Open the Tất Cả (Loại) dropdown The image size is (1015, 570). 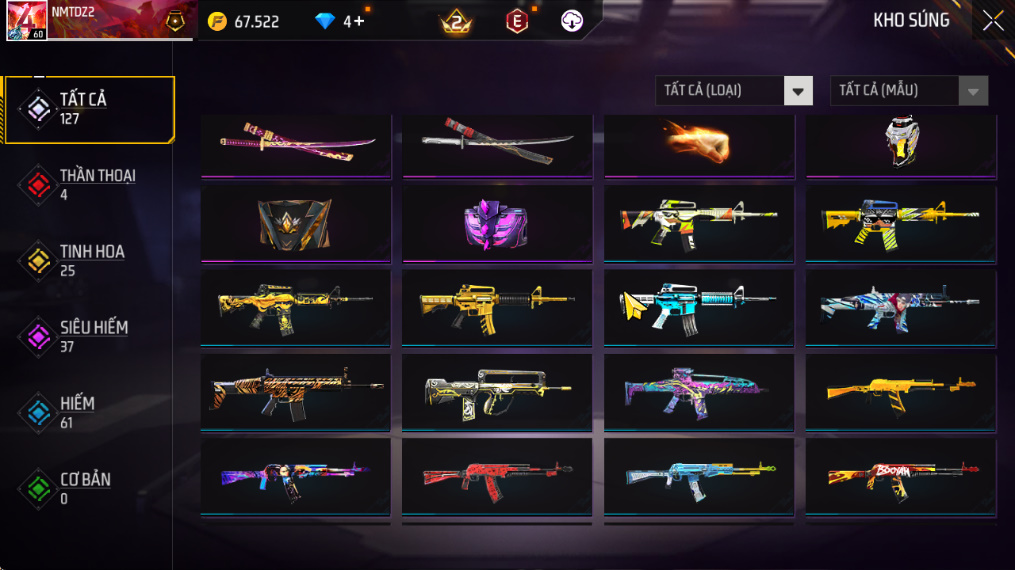[x=734, y=91]
